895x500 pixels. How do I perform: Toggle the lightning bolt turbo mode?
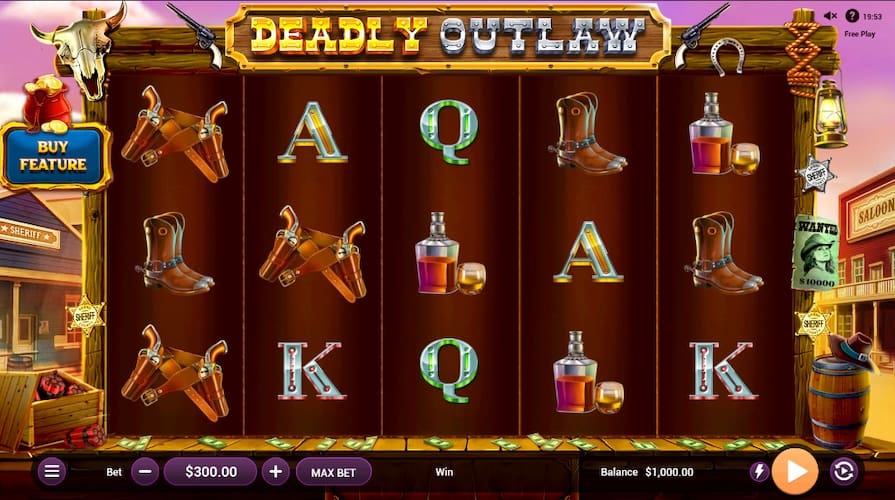(x=760, y=471)
